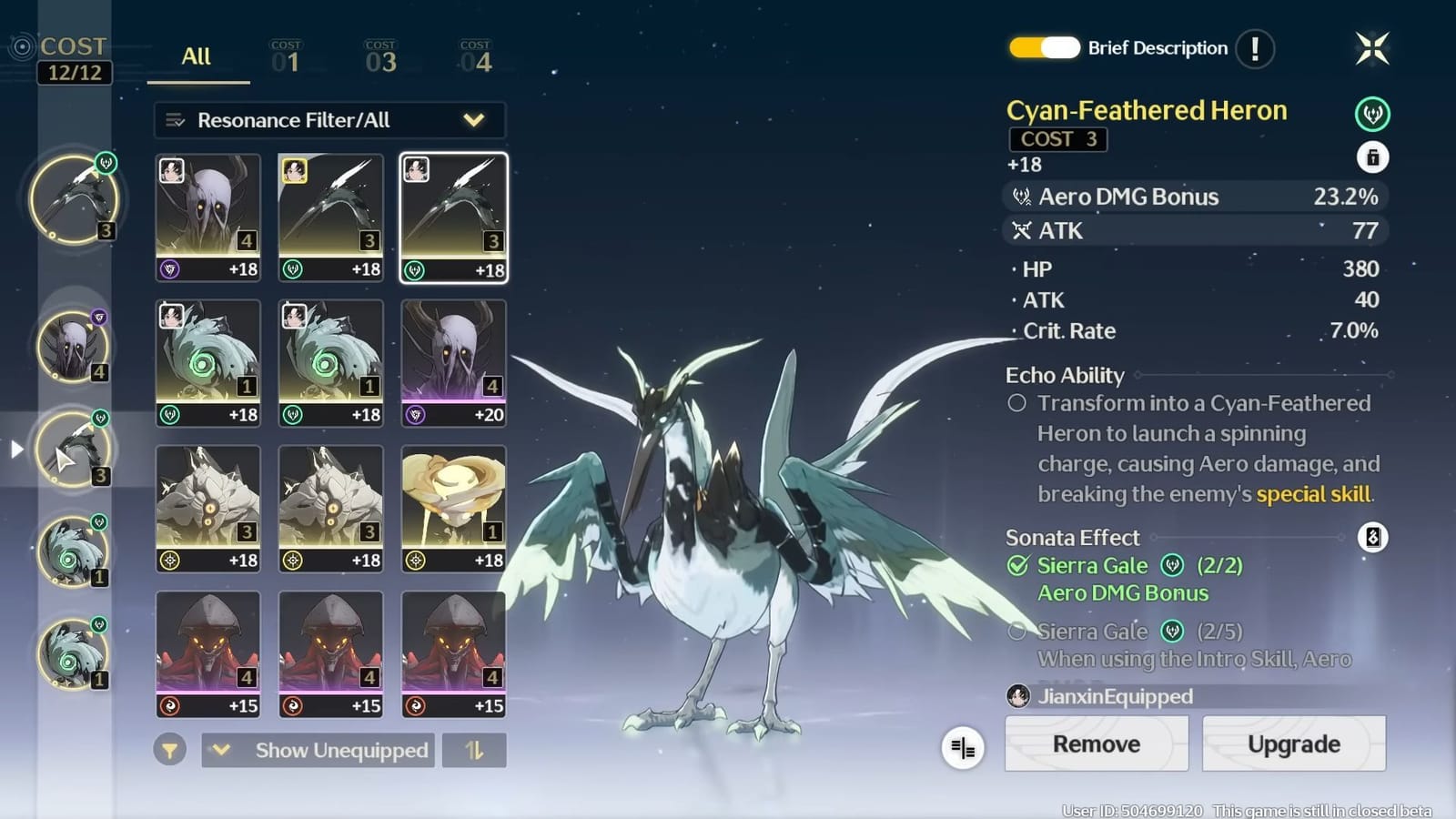The width and height of the screenshot is (1456, 819).
Task: Select the yellow filter funnel icon
Action: (x=171, y=751)
